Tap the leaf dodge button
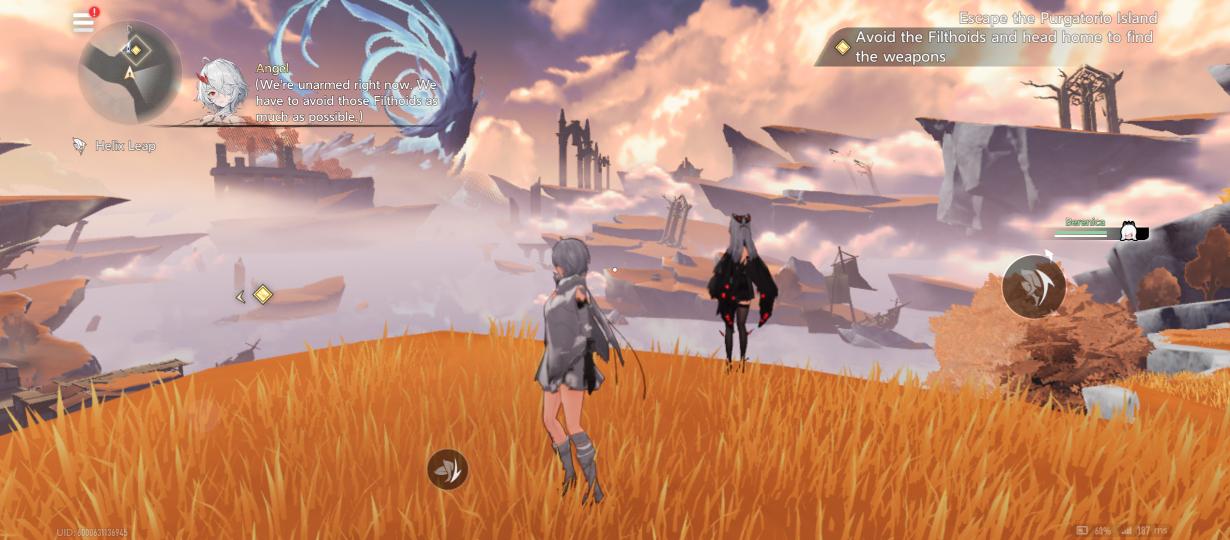The height and width of the screenshot is (540, 1230). coord(447,469)
